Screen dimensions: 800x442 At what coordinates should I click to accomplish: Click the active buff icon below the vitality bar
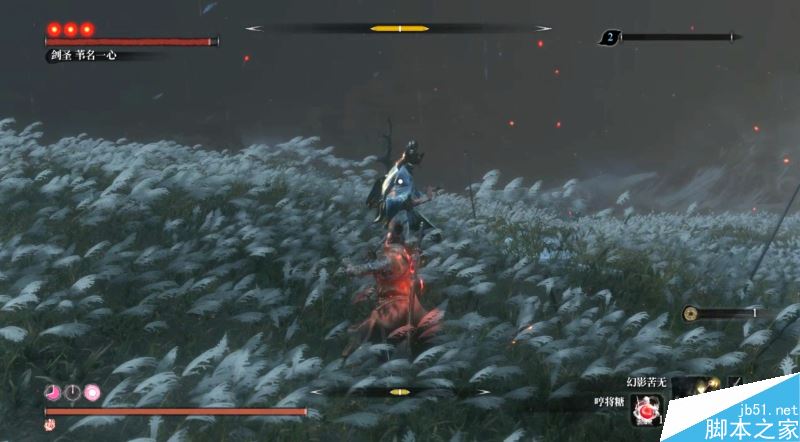(x=49, y=425)
